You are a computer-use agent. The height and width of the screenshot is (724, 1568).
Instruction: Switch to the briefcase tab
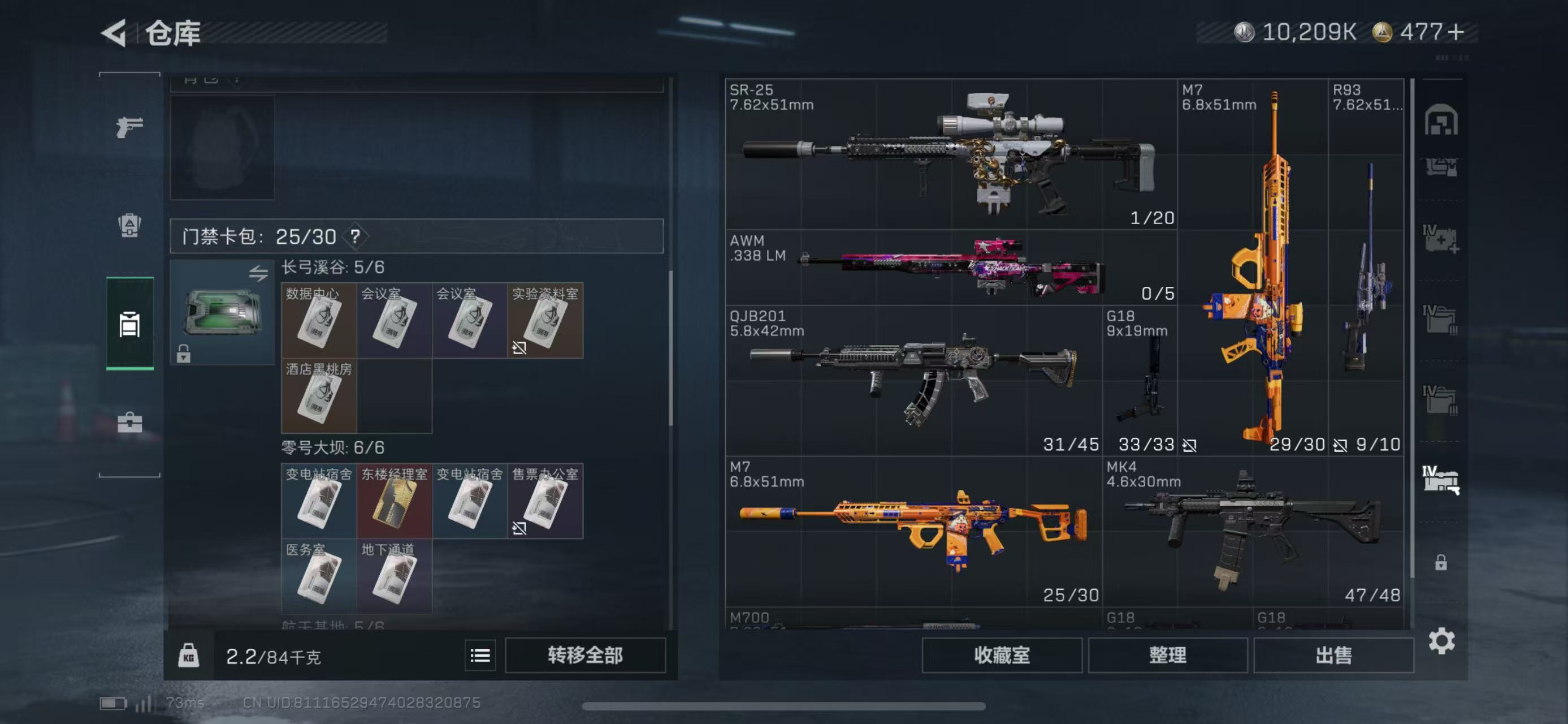coord(129,422)
